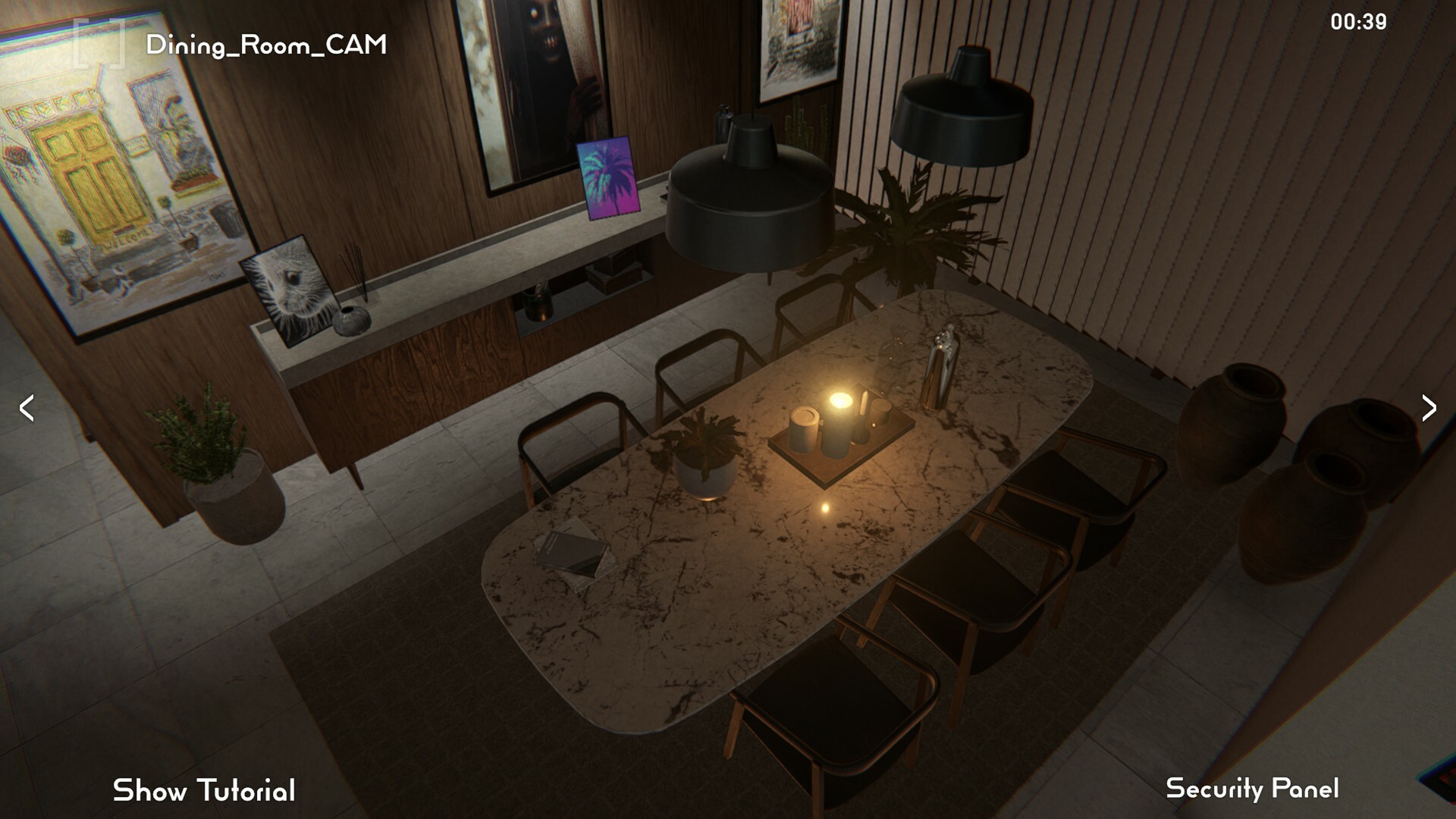Select the lit candle on the table

click(842, 402)
